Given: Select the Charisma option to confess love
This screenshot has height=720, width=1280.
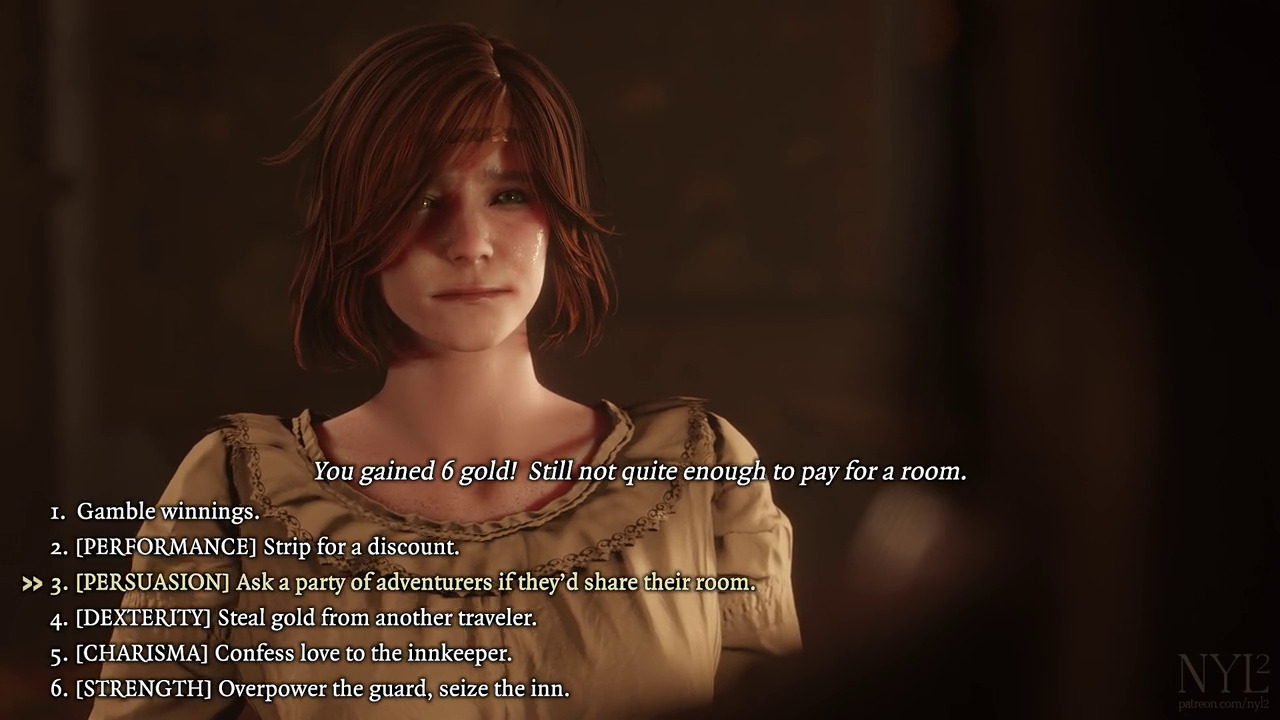Looking at the screenshot, I should click(293, 653).
